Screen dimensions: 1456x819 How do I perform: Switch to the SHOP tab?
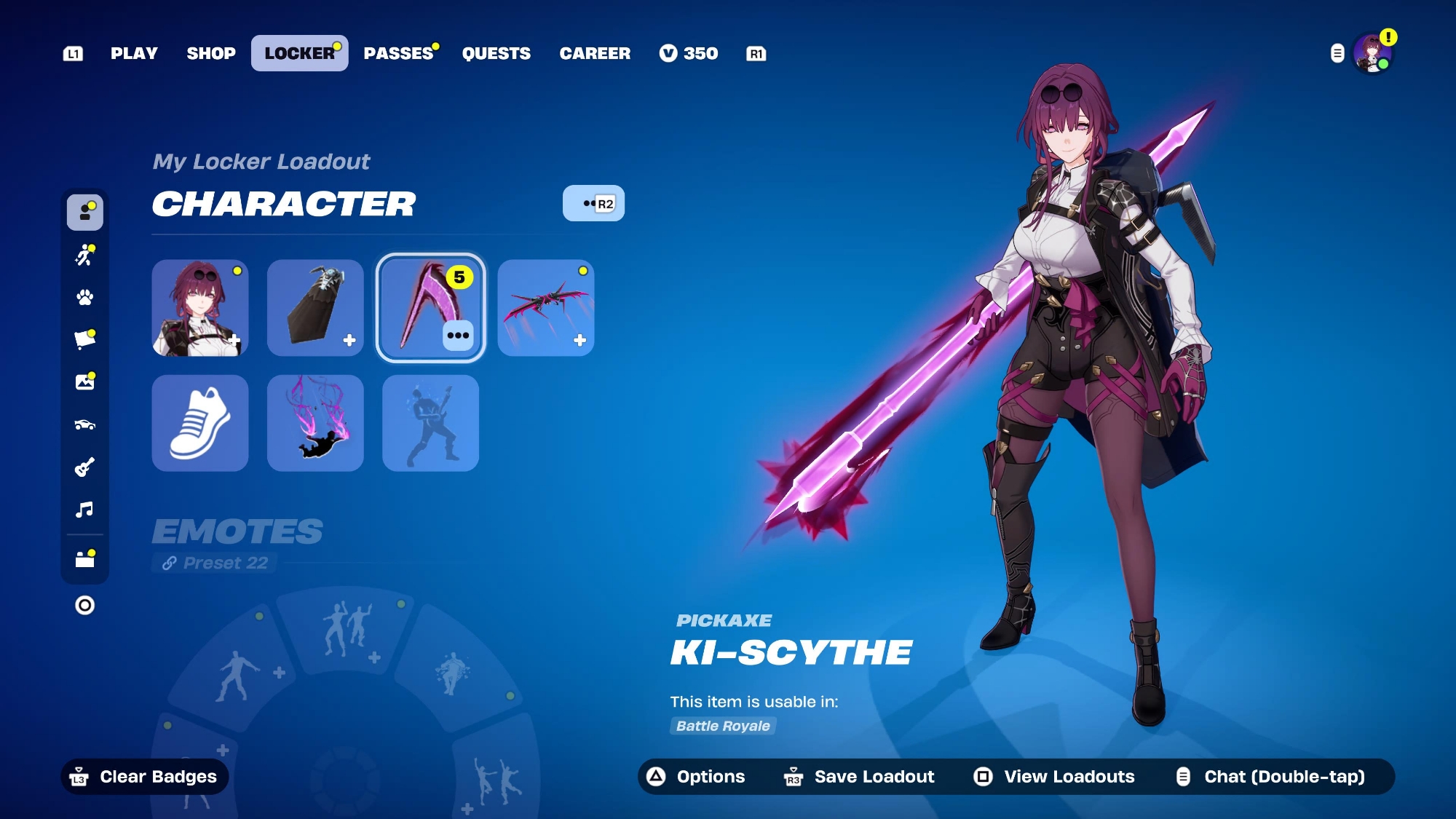click(x=211, y=53)
